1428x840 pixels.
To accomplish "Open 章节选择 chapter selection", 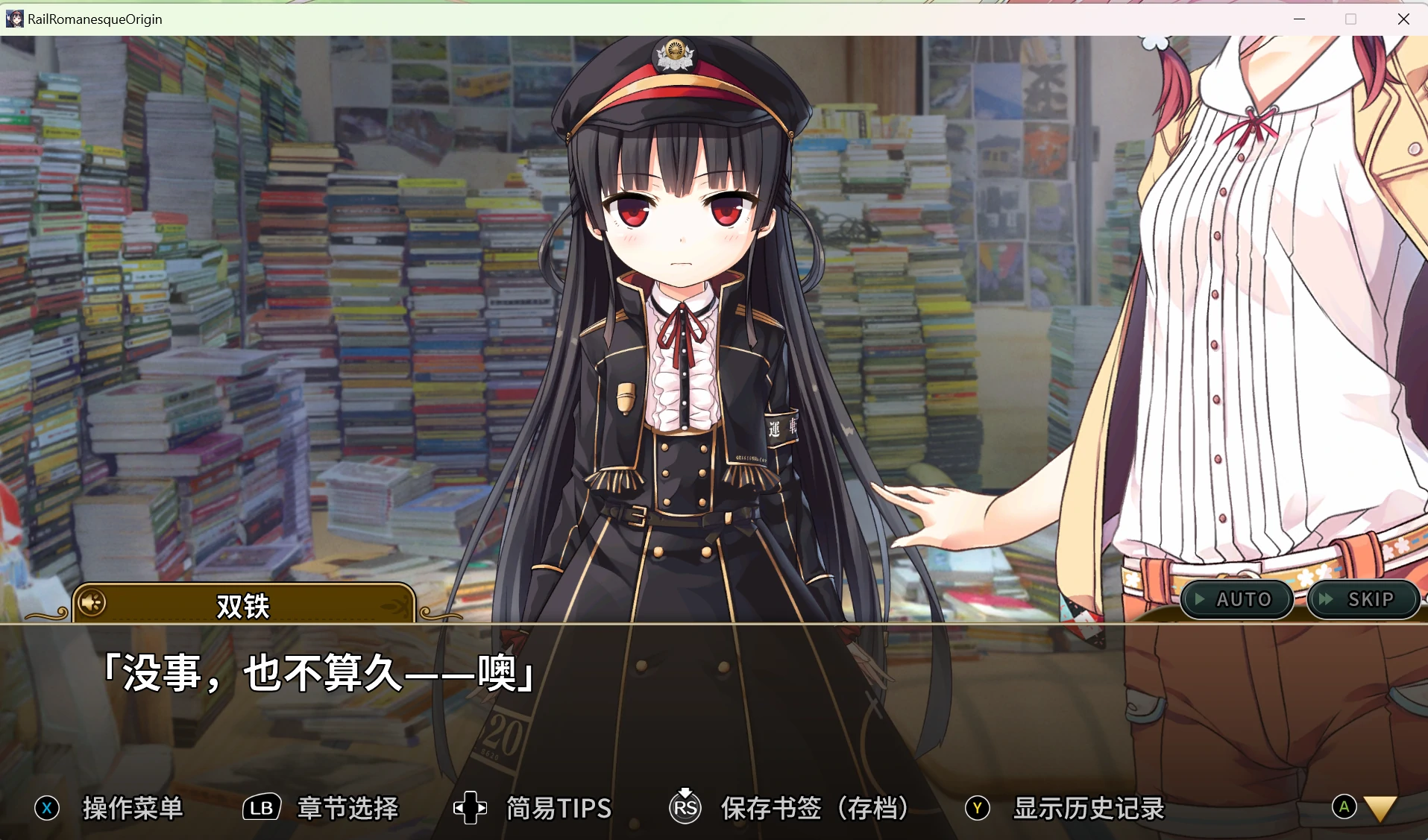I will pos(347,807).
